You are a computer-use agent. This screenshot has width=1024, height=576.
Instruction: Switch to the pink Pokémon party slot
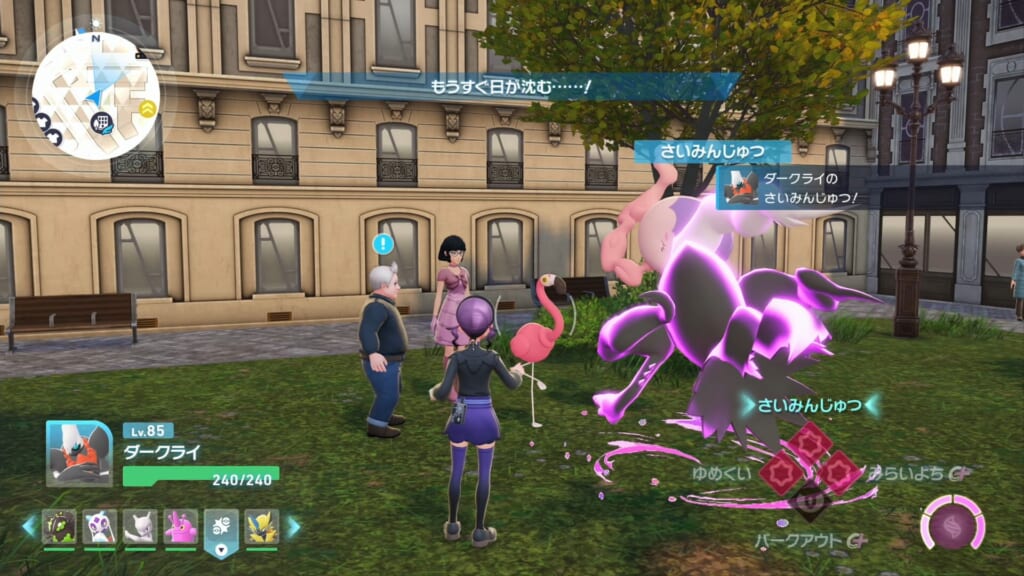pyautogui.click(x=181, y=526)
